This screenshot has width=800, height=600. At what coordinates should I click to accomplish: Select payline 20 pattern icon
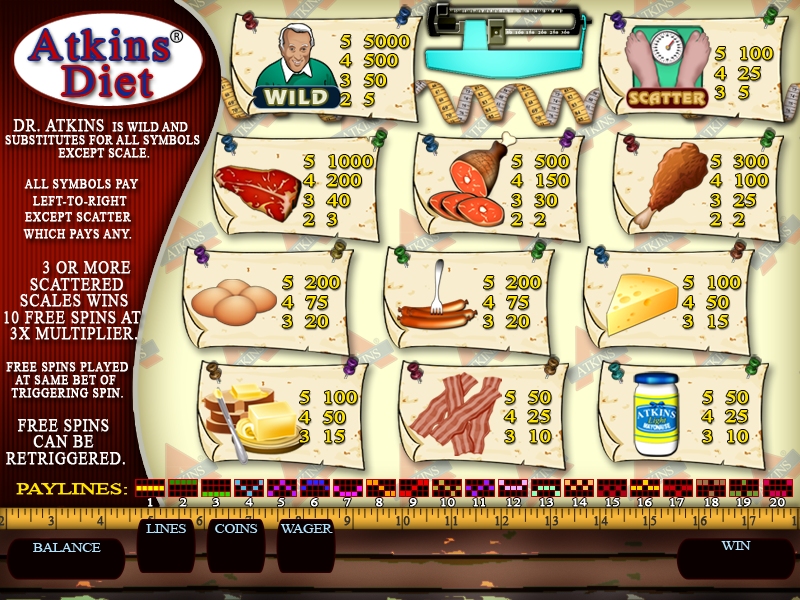776,488
